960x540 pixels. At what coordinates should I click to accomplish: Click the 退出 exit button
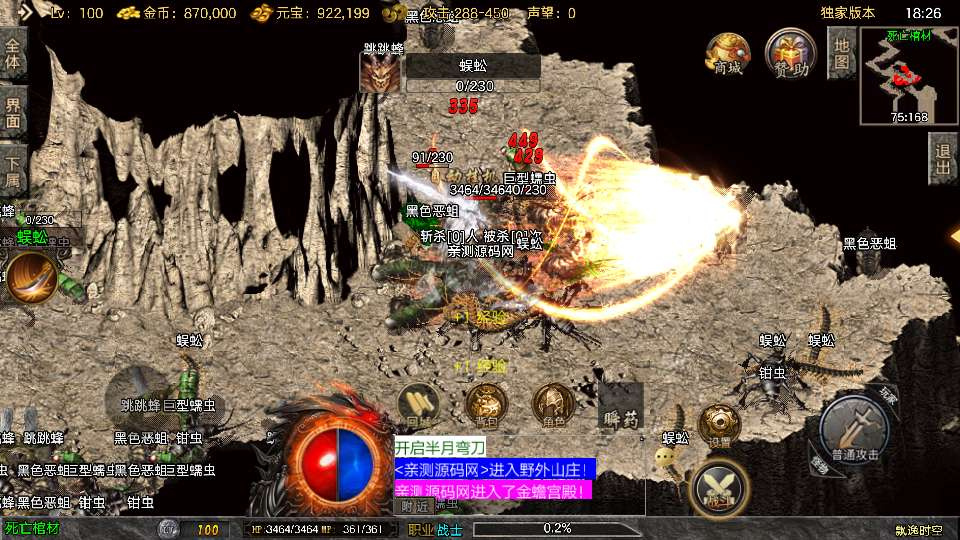[942, 160]
